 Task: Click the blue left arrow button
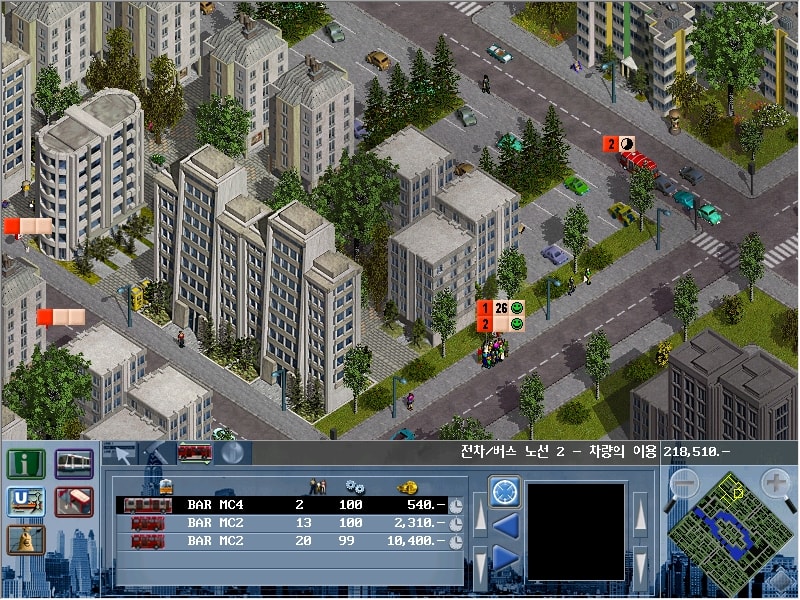[505, 524]
